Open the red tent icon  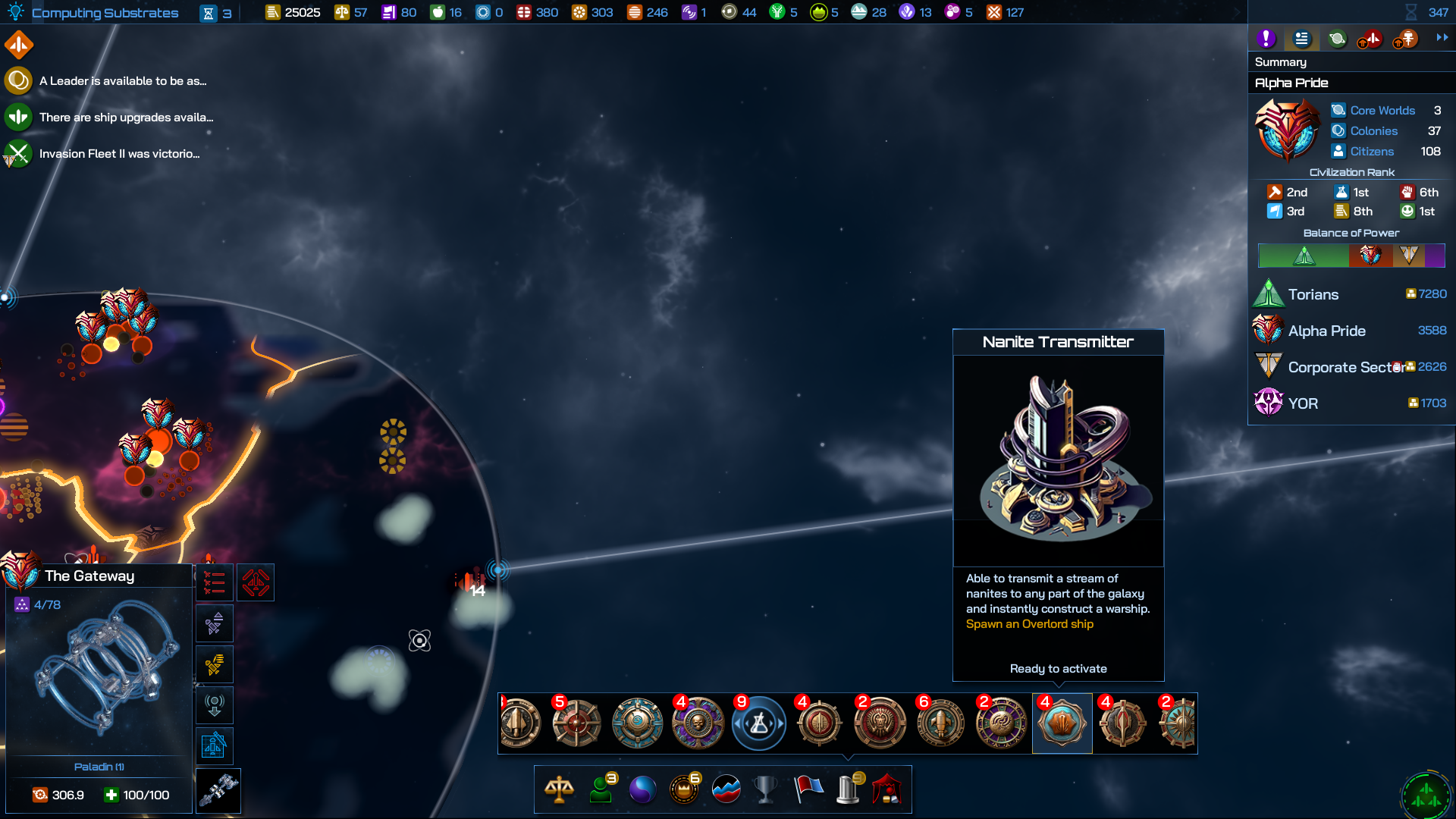click(886, 789)
